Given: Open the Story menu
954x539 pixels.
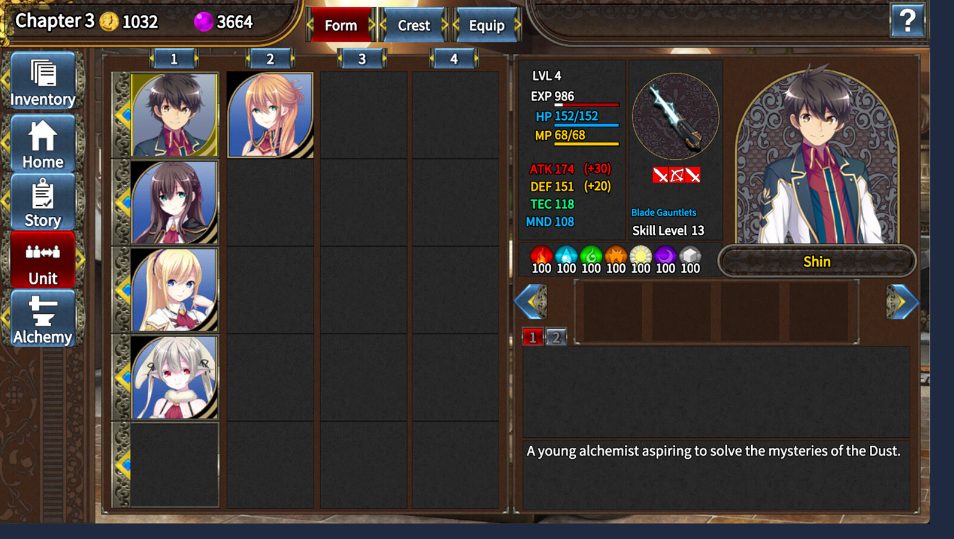Looking at the screenshot, I should point(43,202).
